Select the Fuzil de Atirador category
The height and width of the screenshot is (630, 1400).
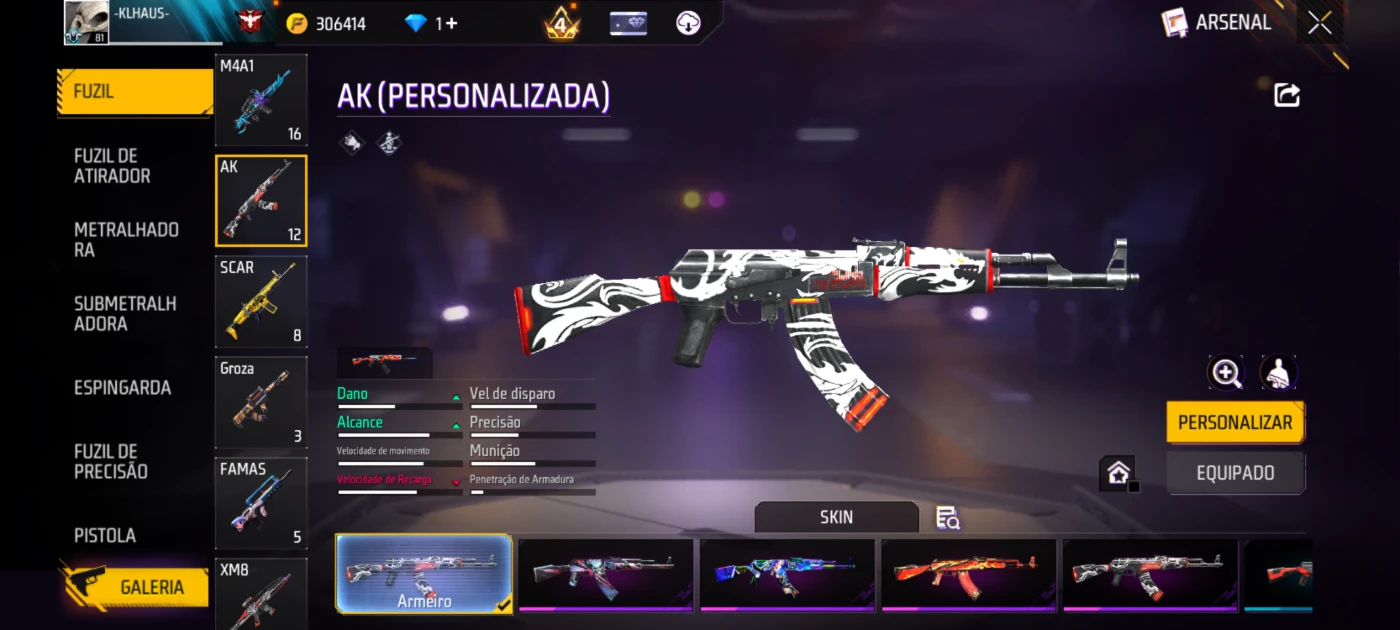coord(112,166)
